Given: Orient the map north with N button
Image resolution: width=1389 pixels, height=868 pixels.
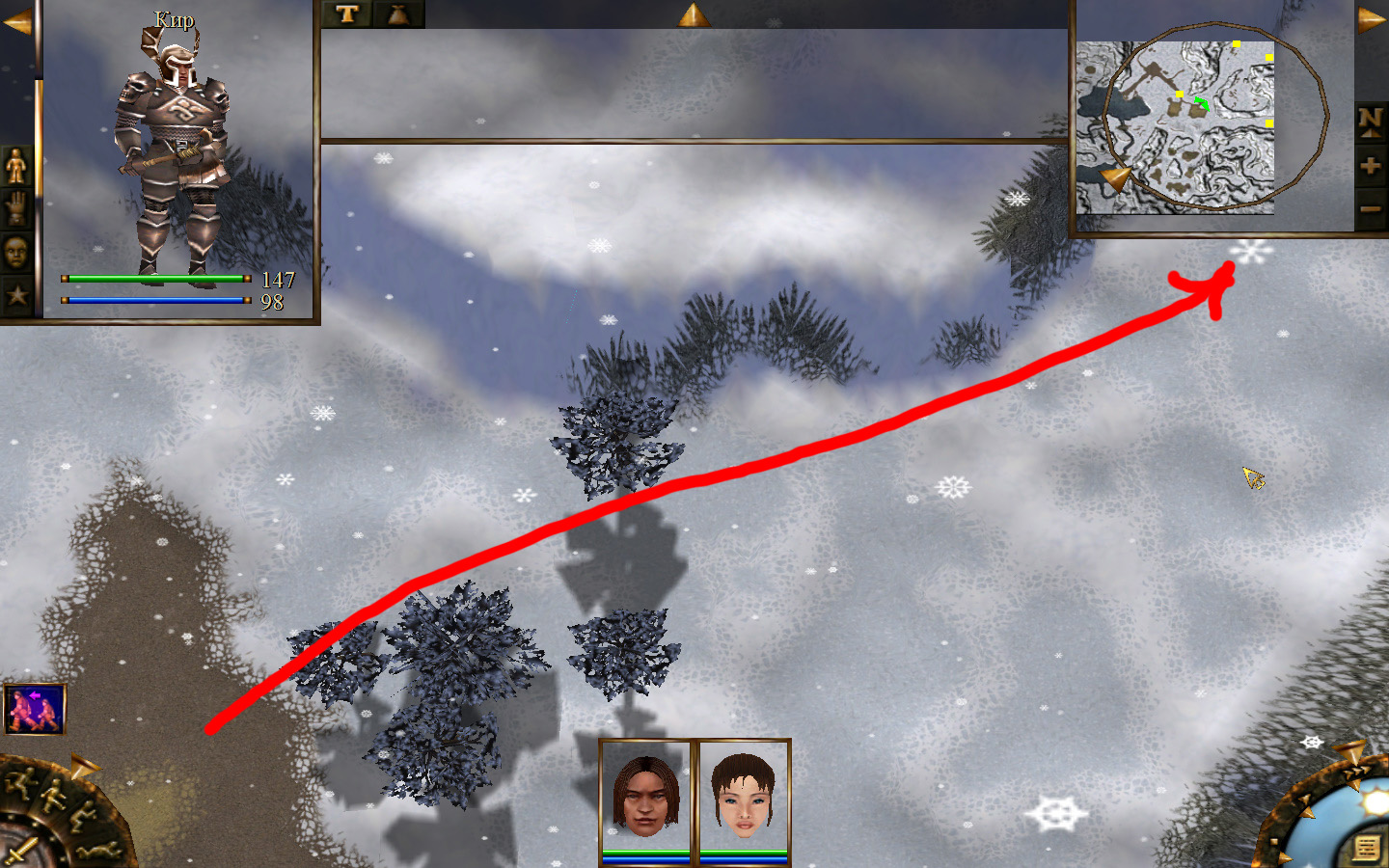Looking at the screenshot, I should point(1370,122).
